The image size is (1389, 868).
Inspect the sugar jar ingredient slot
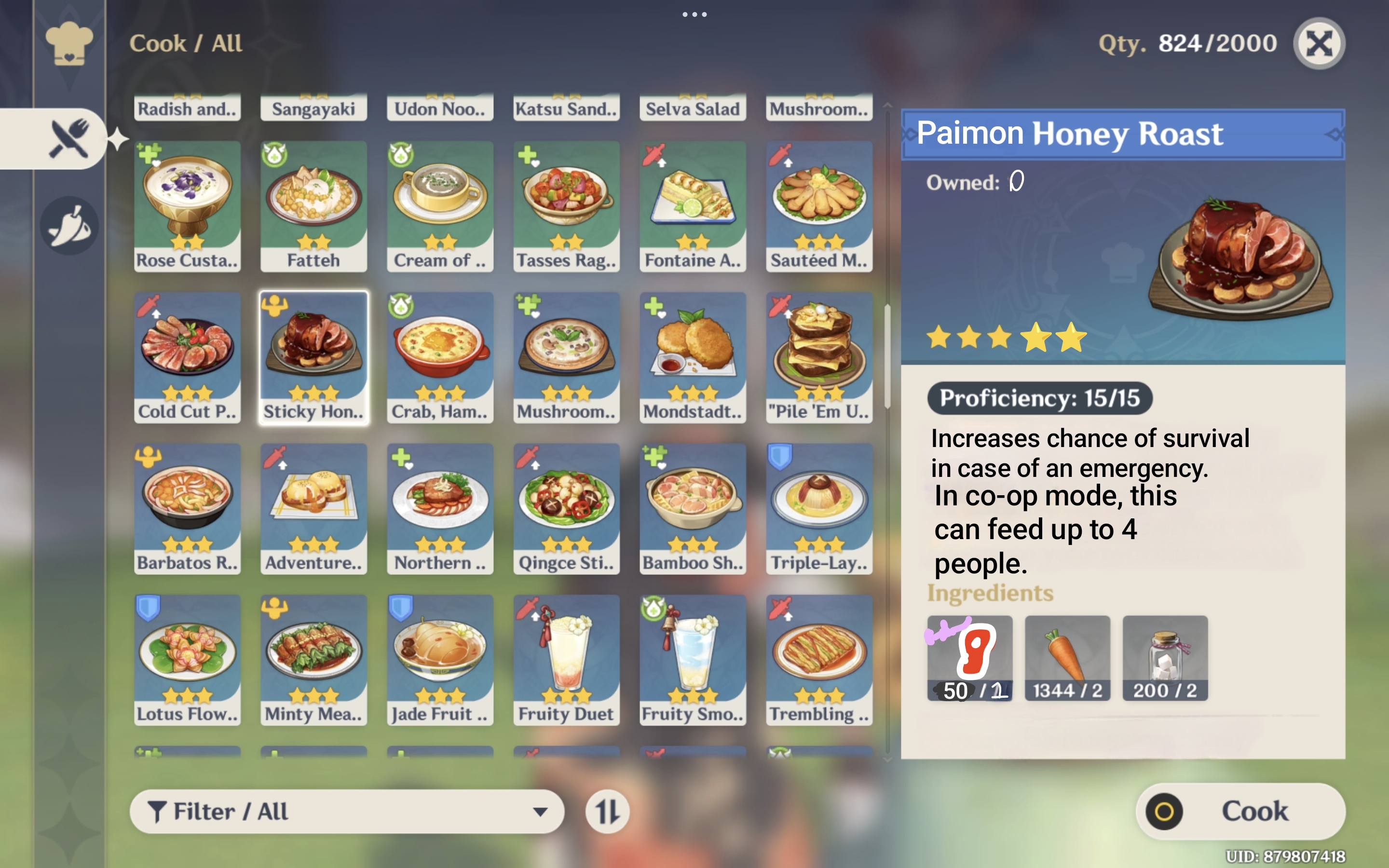pos(1165,658)
